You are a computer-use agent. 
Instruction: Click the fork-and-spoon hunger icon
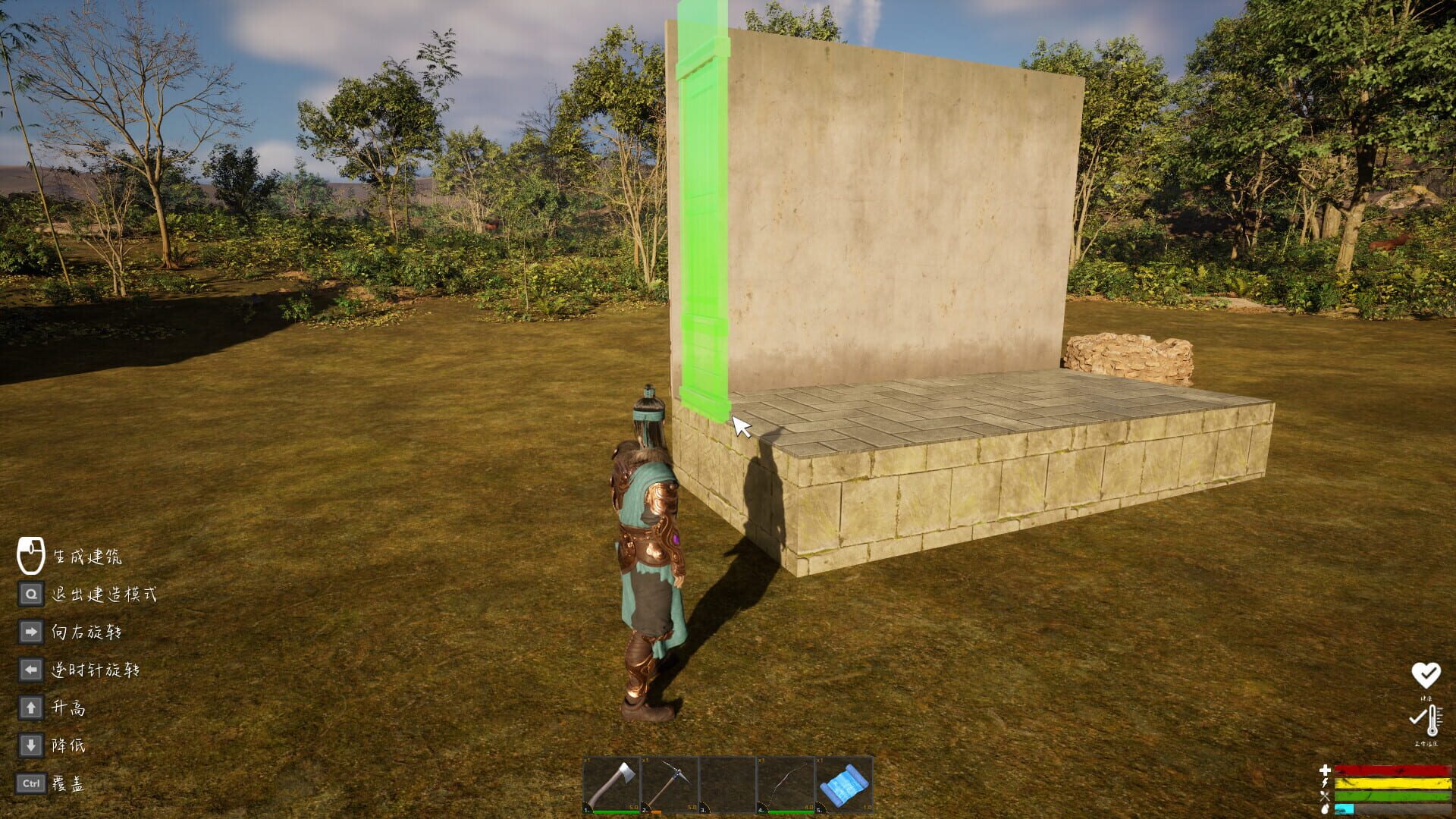[x=1324, y=797]
